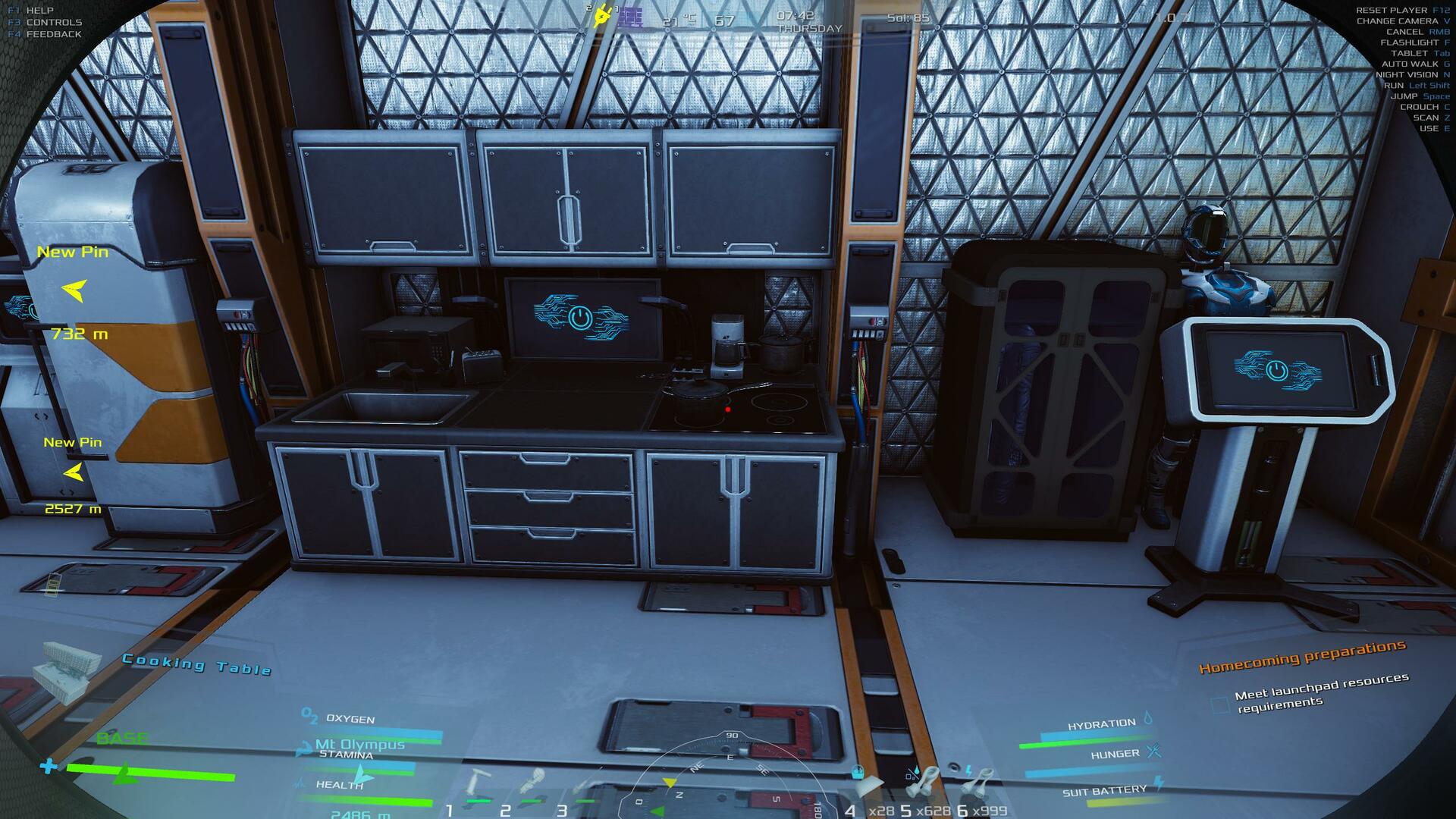The width and height of the screenshot is (1456, 819).
Task: Select the hotbar slot 3 tool
Action: pos(584,785)
